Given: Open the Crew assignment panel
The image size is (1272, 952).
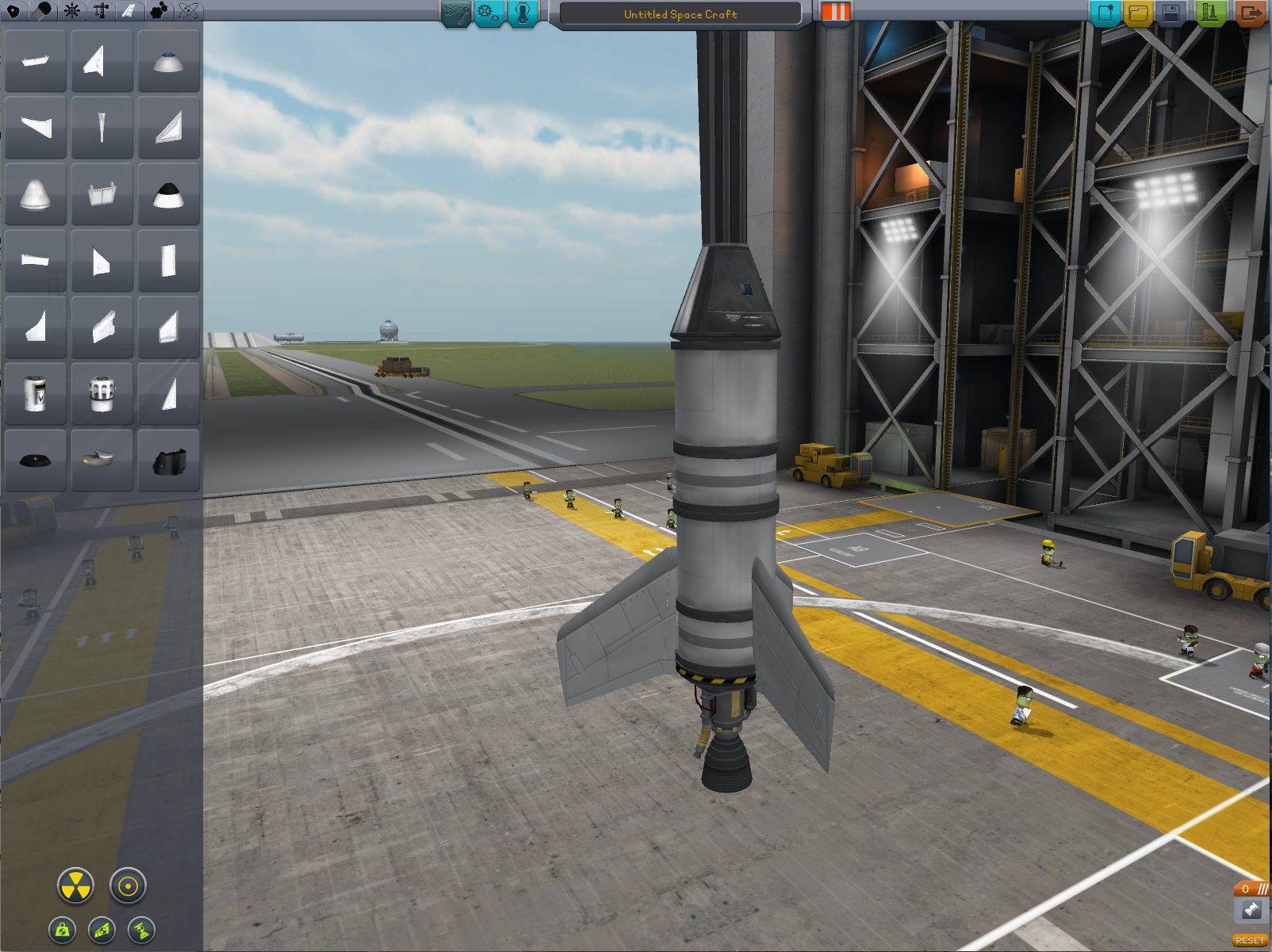Looking at the screenshot, I should pyautogui.click(x=522, y=13).
